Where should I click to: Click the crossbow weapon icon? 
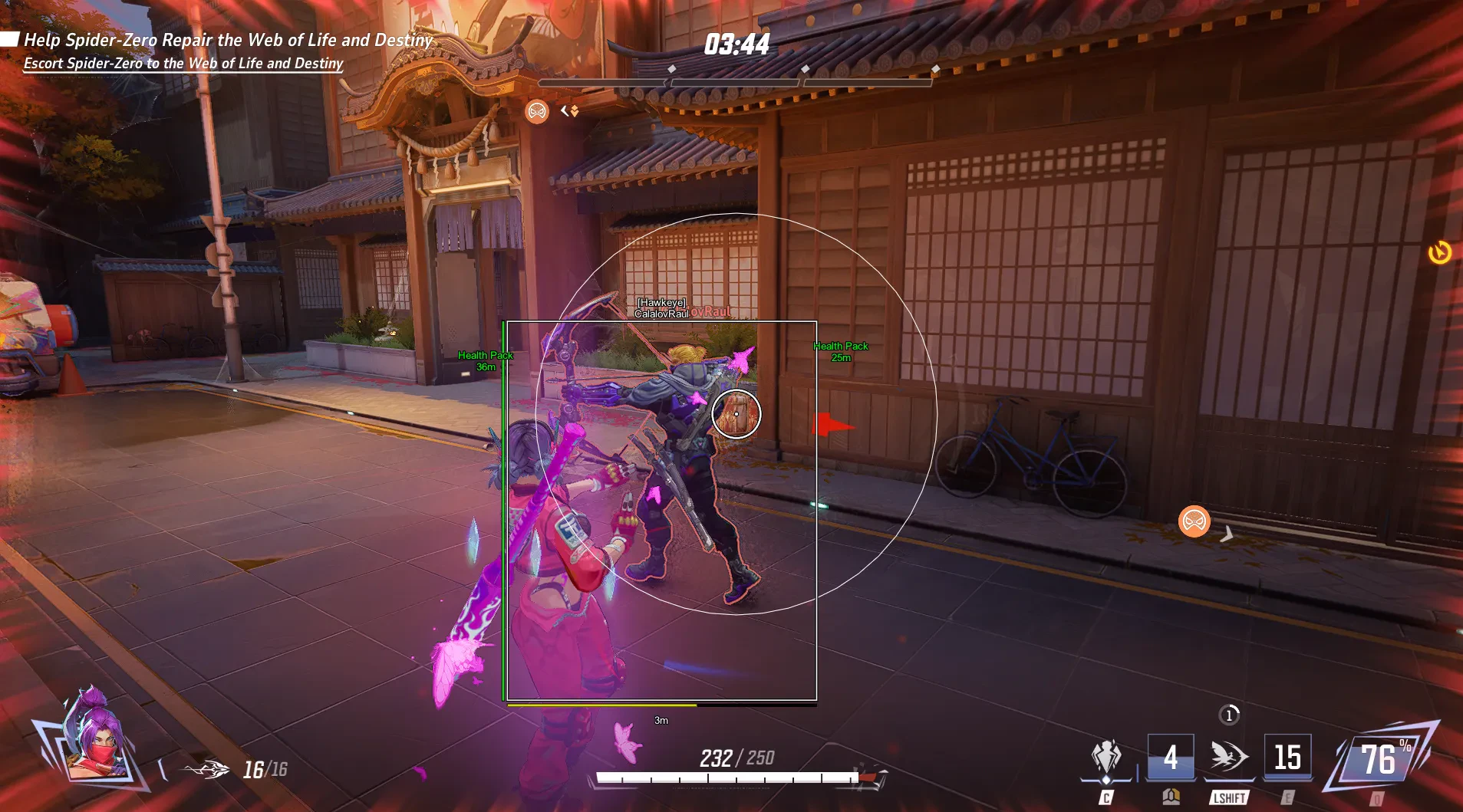[x=206, y=769]
